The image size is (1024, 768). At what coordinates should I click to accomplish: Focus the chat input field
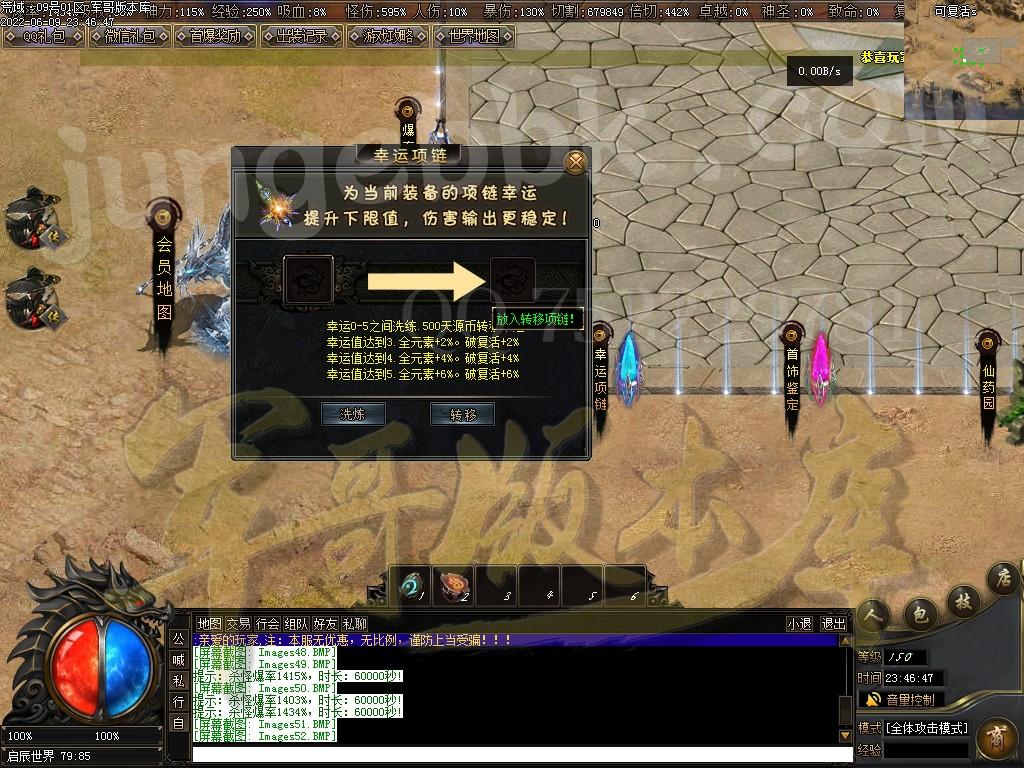(x=520, y=753)
